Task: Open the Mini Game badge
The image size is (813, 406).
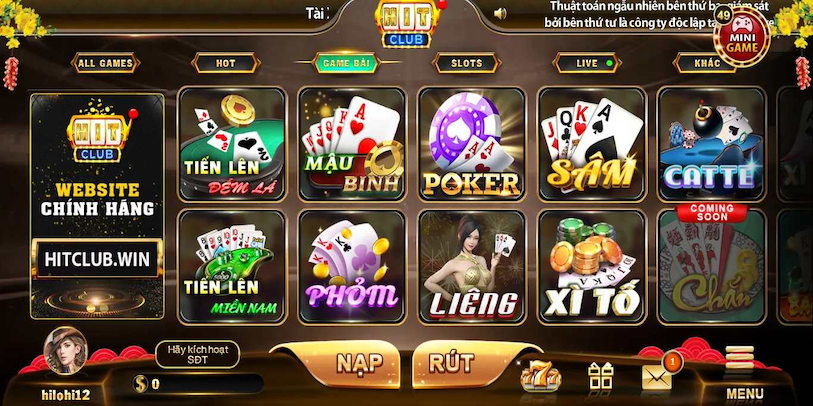Action: coord(741,37)
